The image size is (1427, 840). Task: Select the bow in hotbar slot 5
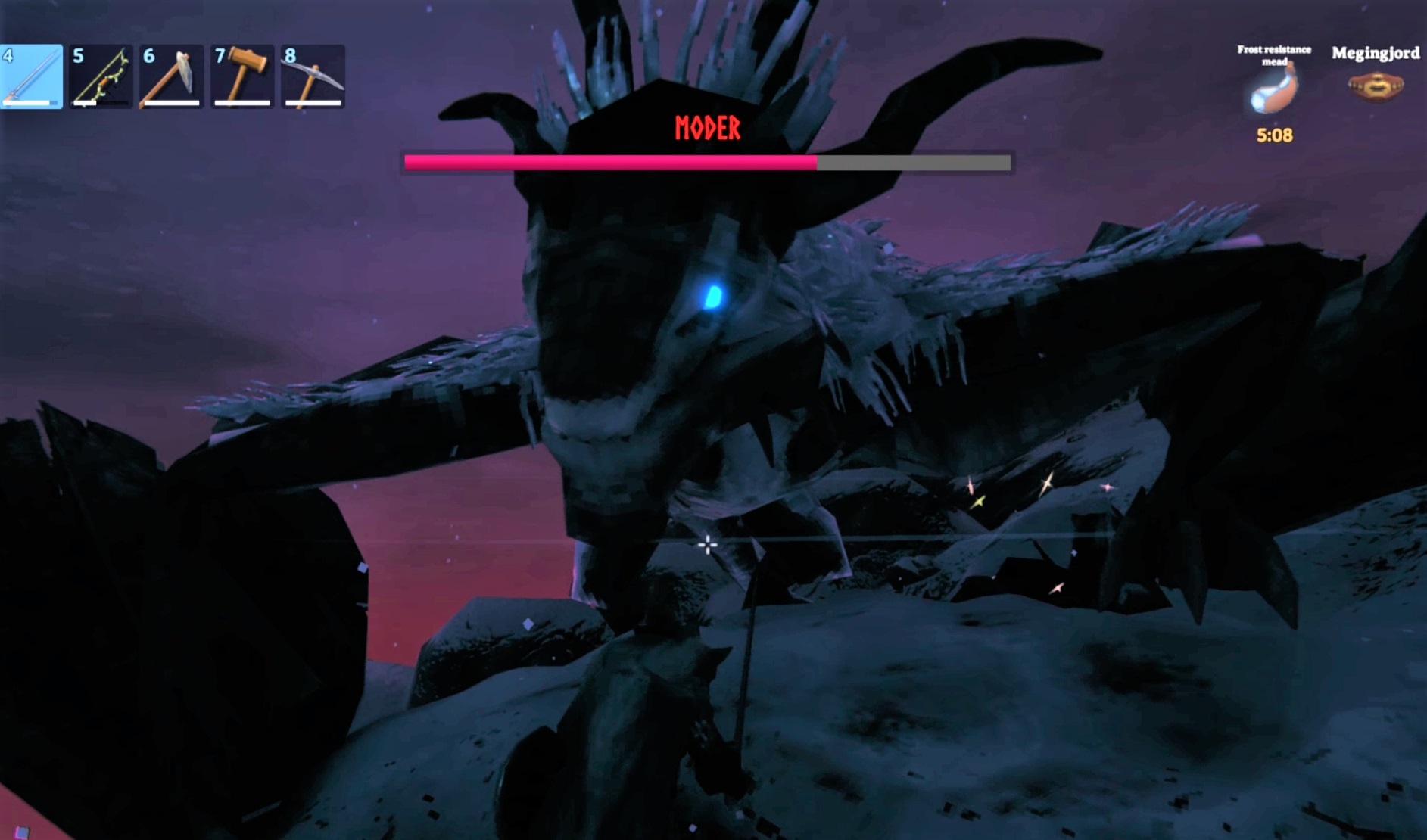point(102,76)
